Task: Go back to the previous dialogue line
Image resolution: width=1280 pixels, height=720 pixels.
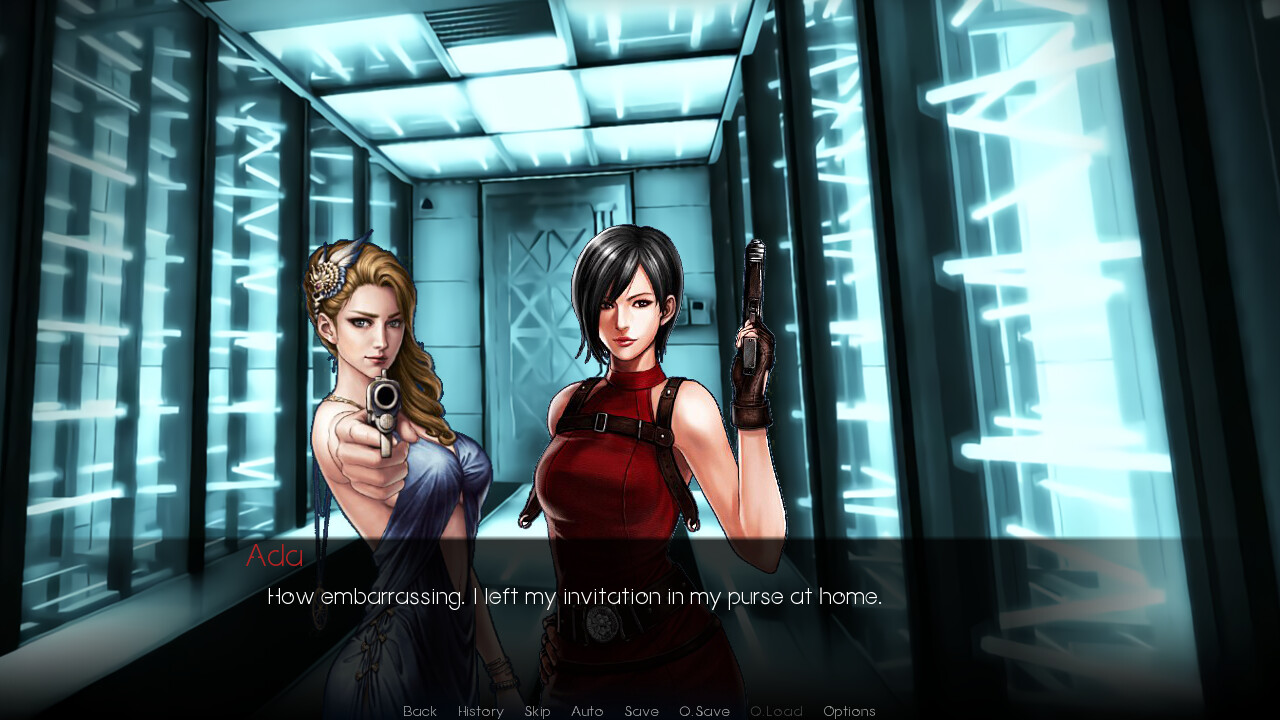Action: click(x=420, y=711)
